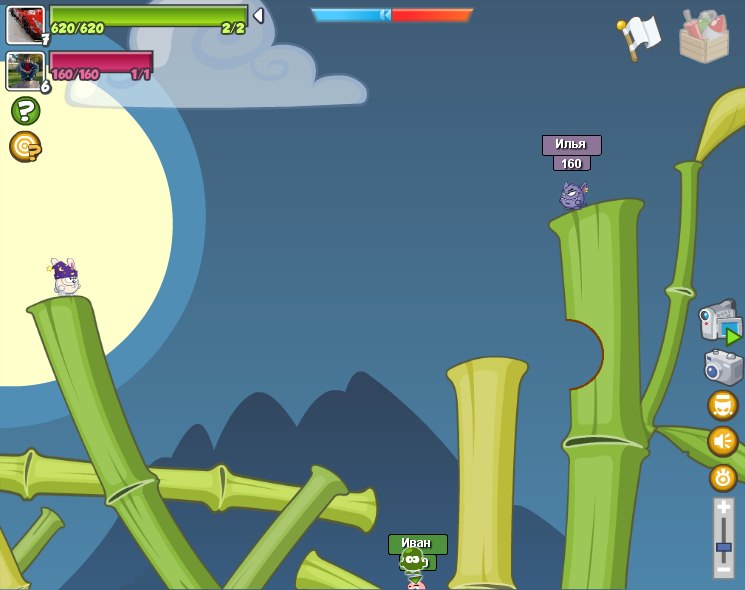Toggle sound with the speaker button

click(723, 441)
